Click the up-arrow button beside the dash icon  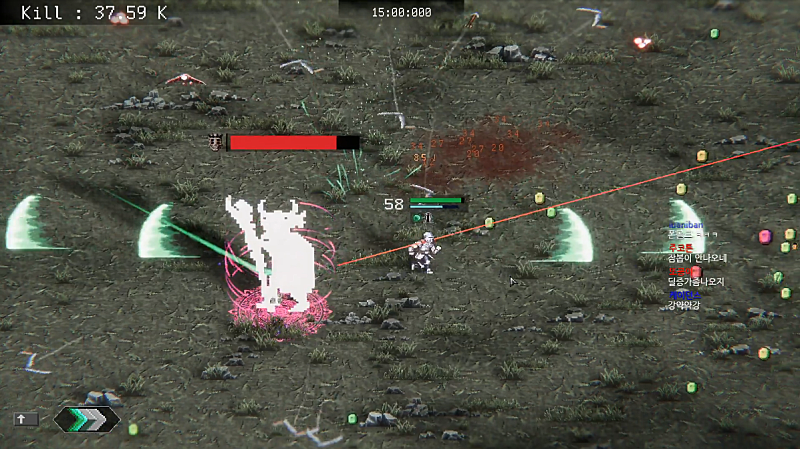point(24,419)
